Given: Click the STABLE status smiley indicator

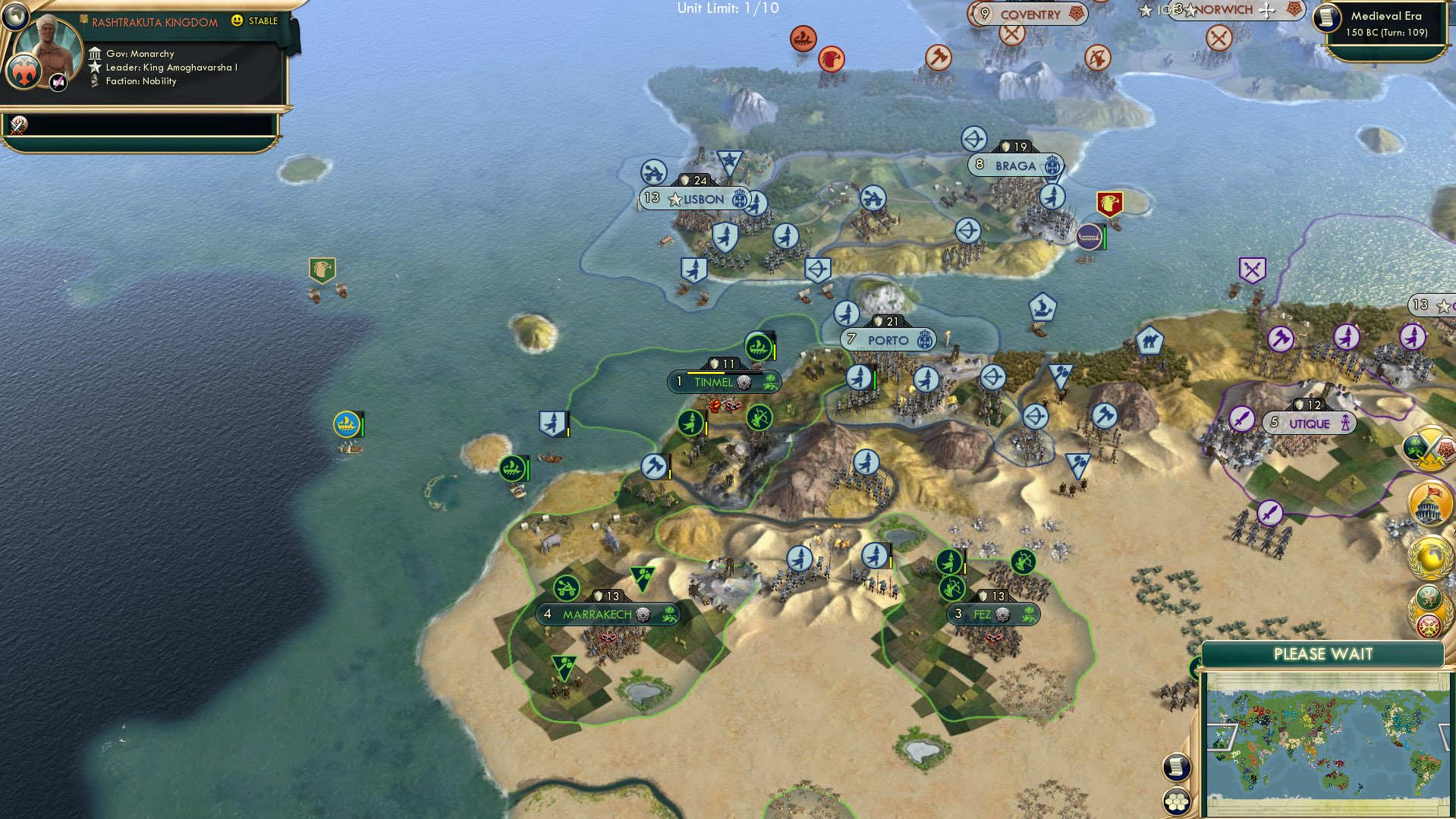Looking at the screenshot, I should pyautogui.click(x=238, y=22).
